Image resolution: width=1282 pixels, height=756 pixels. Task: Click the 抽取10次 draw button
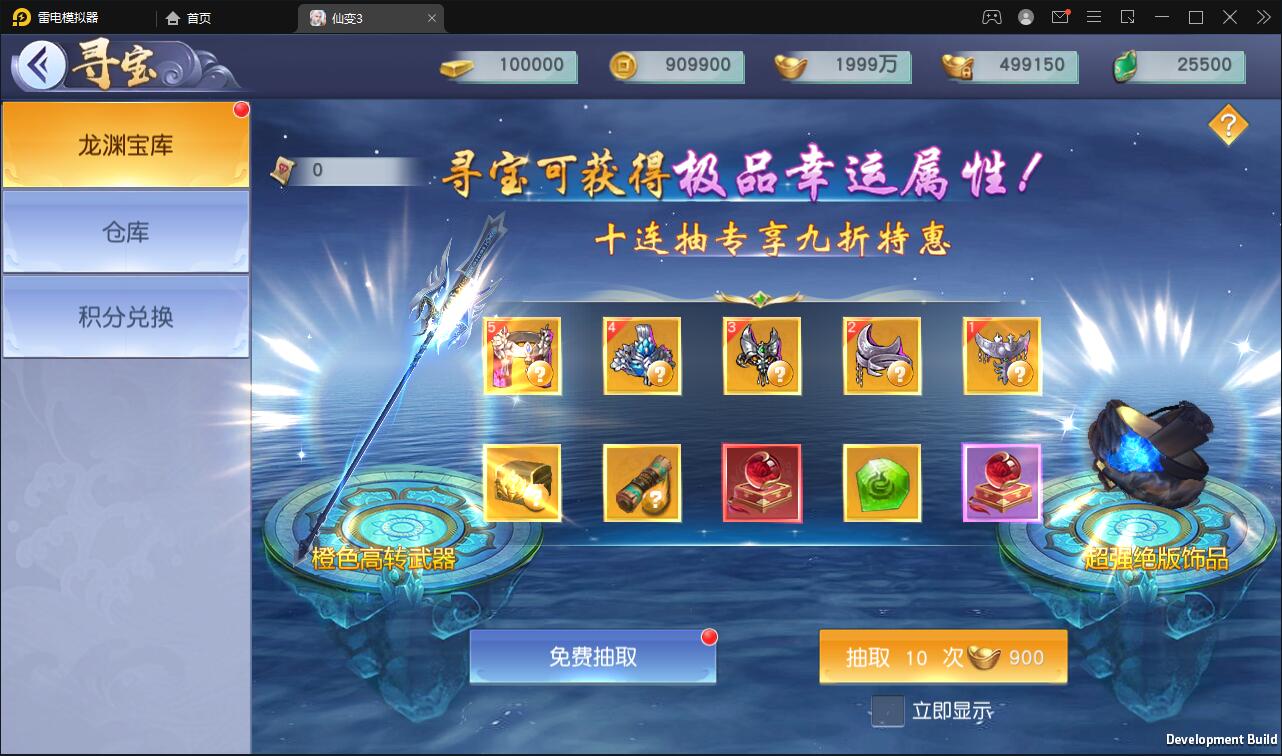tap(942, 657)
